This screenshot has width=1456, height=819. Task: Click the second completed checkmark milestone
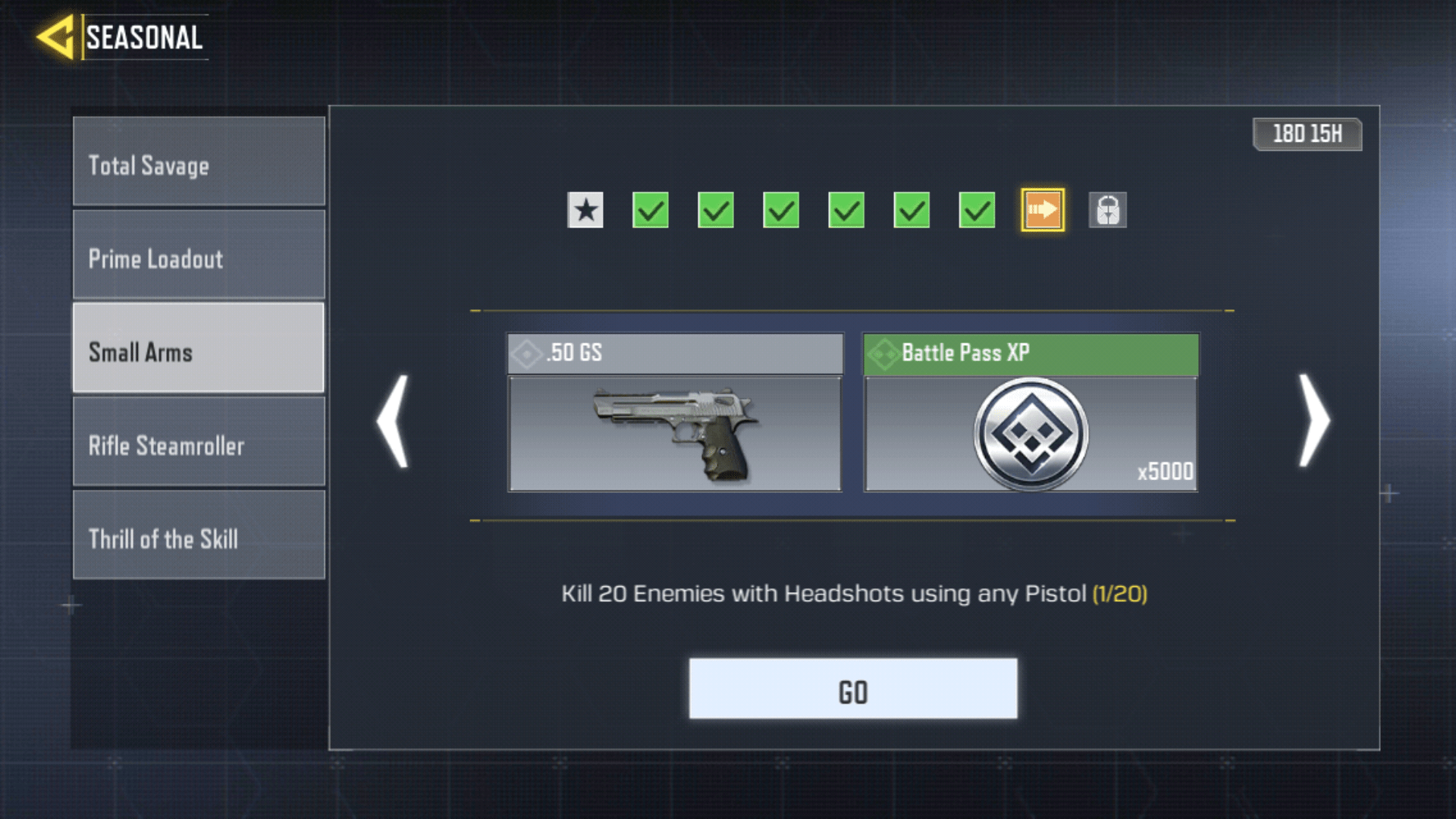(716, 212)
